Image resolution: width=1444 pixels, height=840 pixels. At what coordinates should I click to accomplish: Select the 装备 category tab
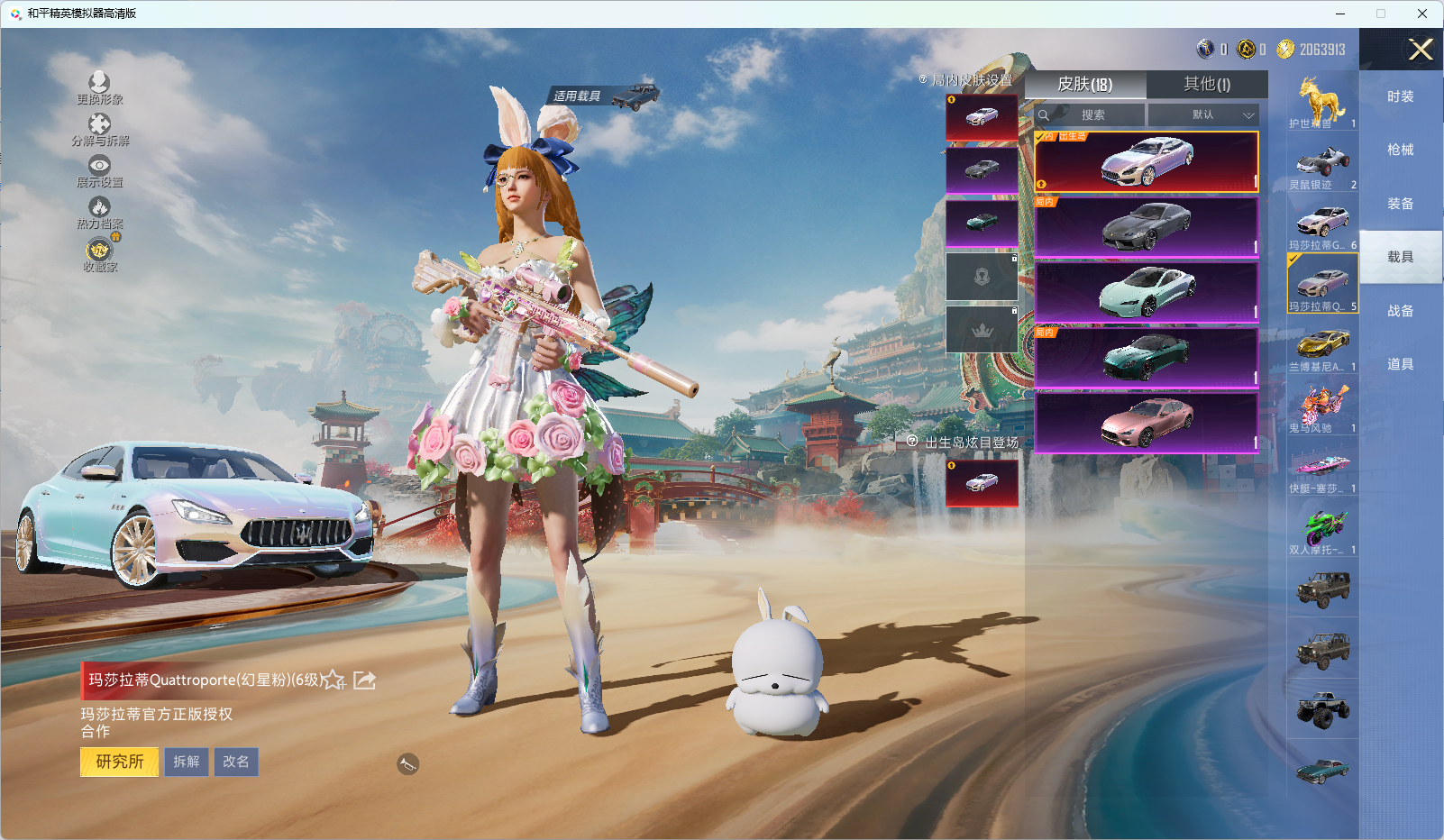pyautogui.click(x=1400, y=204)
